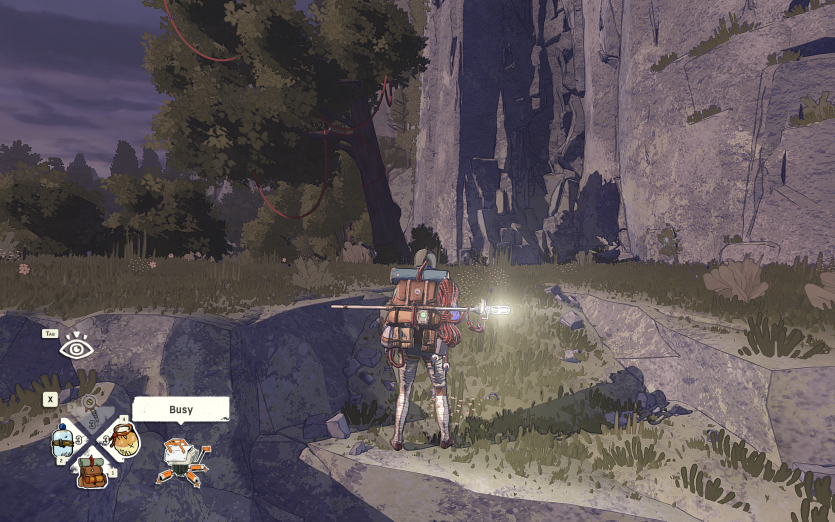Viewport: 835px width, 522px height.
Task: Click the climbing robot companion icon
Action: click(180, 461)
